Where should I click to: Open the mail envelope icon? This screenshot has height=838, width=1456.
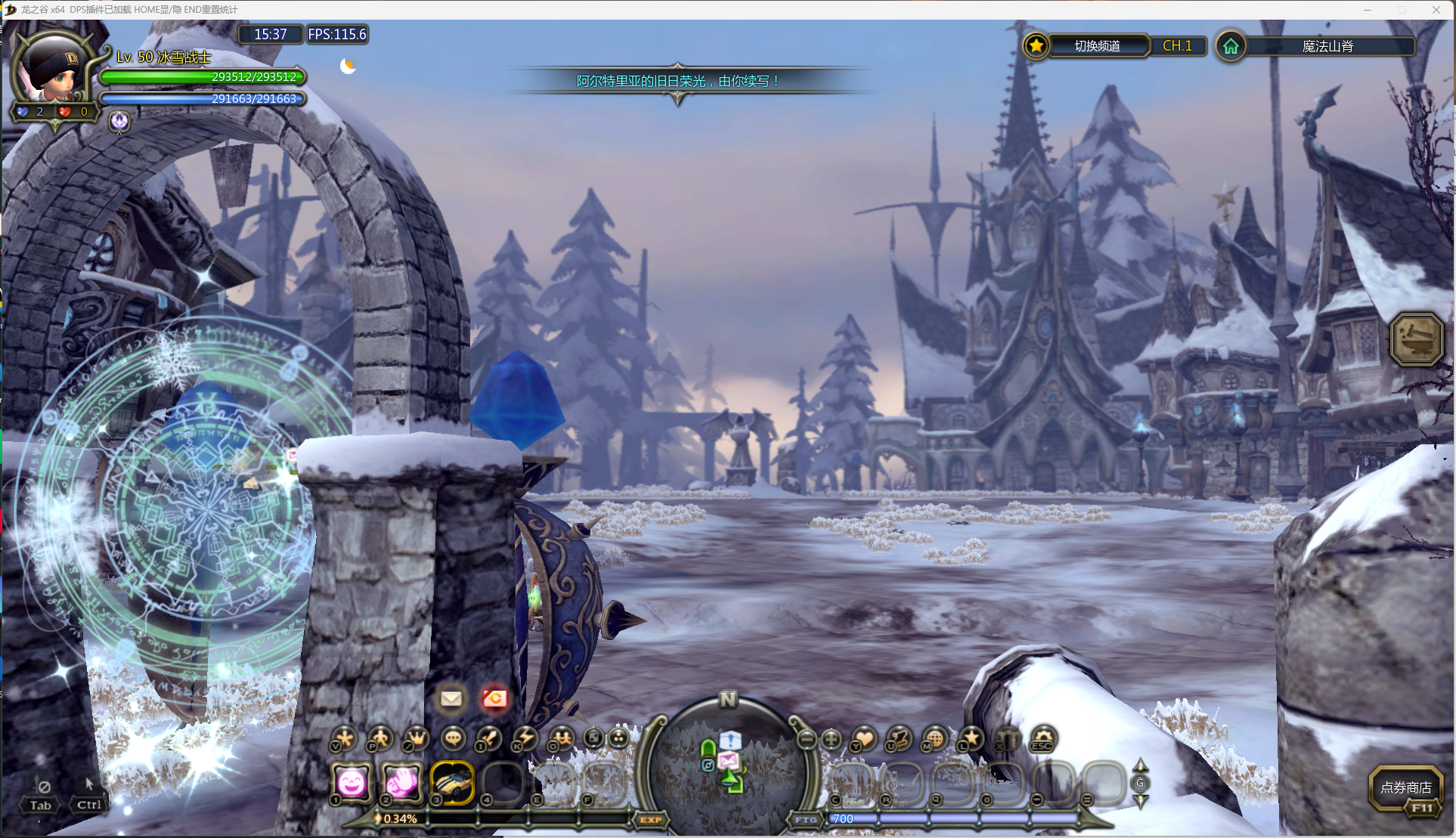(451, 698)
